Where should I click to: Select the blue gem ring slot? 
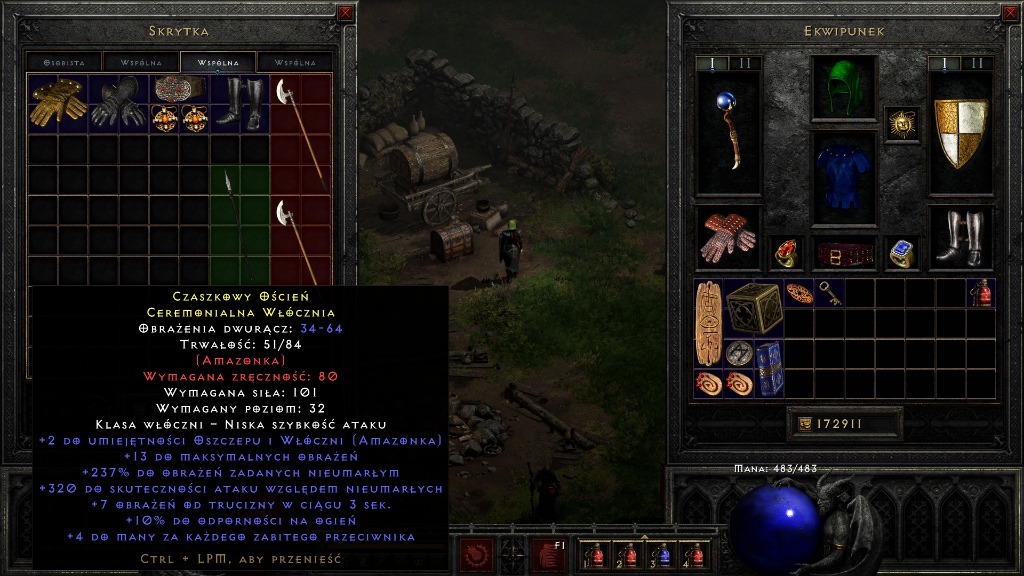(902, 253)
